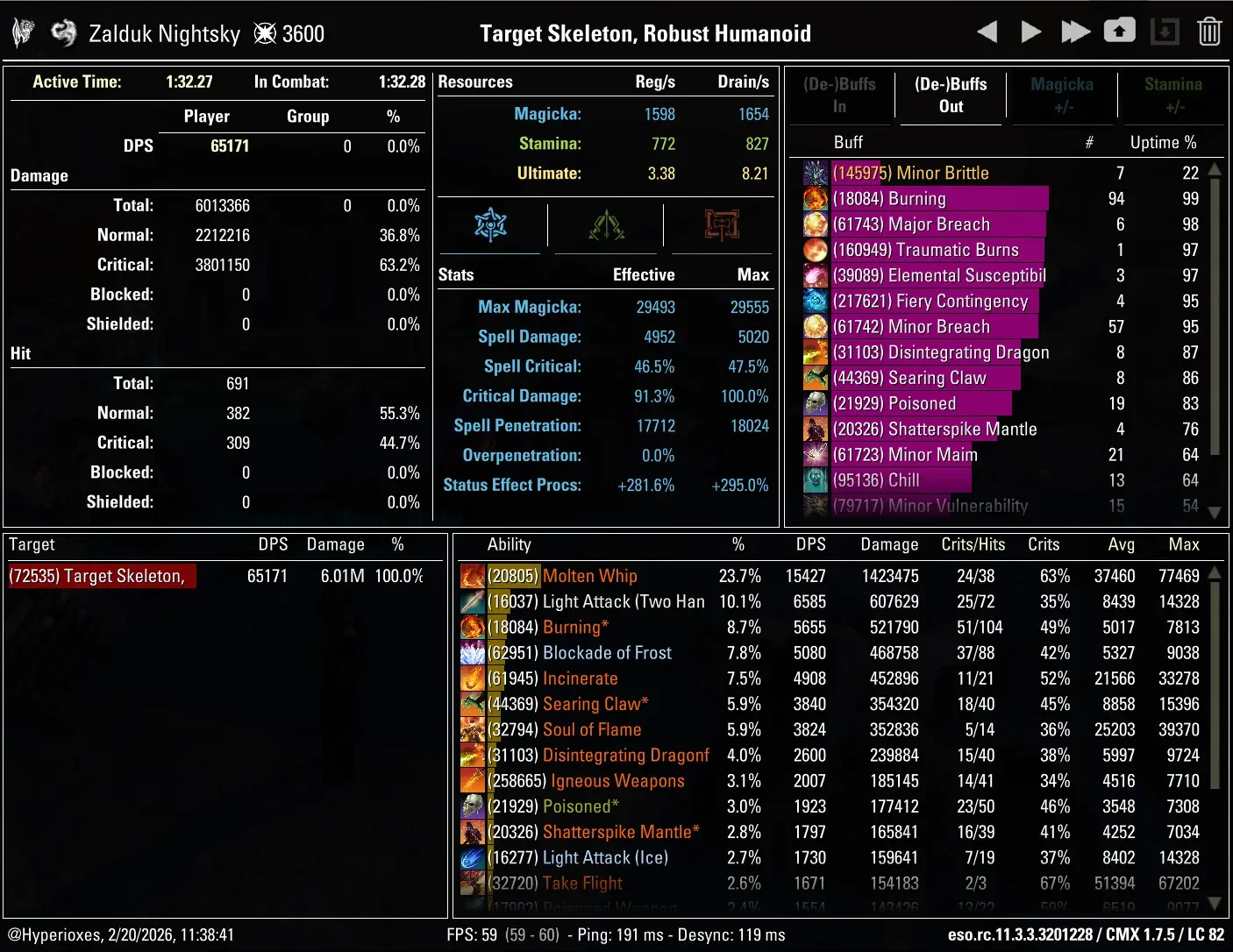The image size is (1233, 952).
Task: Select the green Stamina stats icon
Action: click(606, 225)
